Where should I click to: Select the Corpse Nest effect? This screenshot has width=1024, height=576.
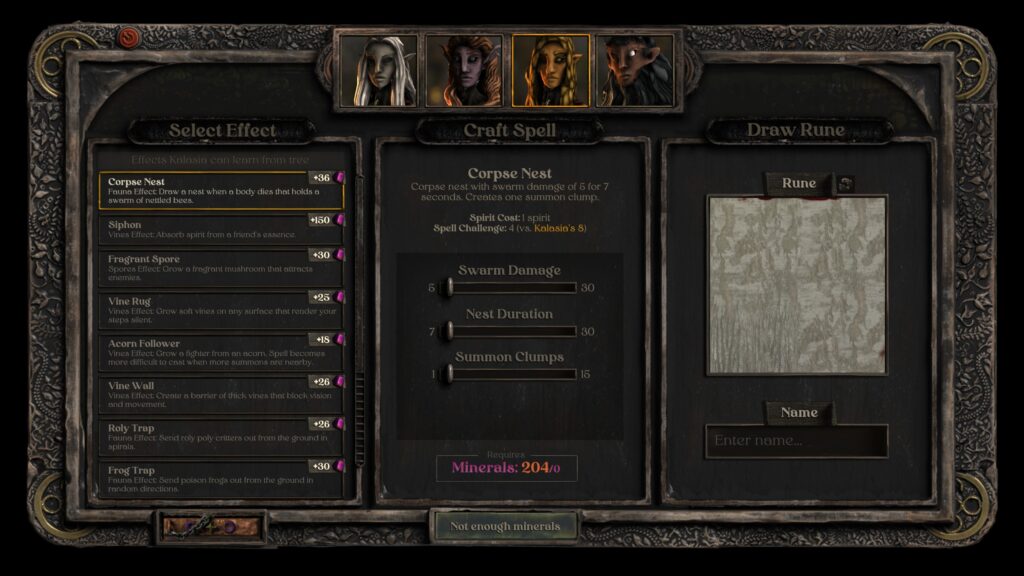pyautogui.click(x=220, y=189)
